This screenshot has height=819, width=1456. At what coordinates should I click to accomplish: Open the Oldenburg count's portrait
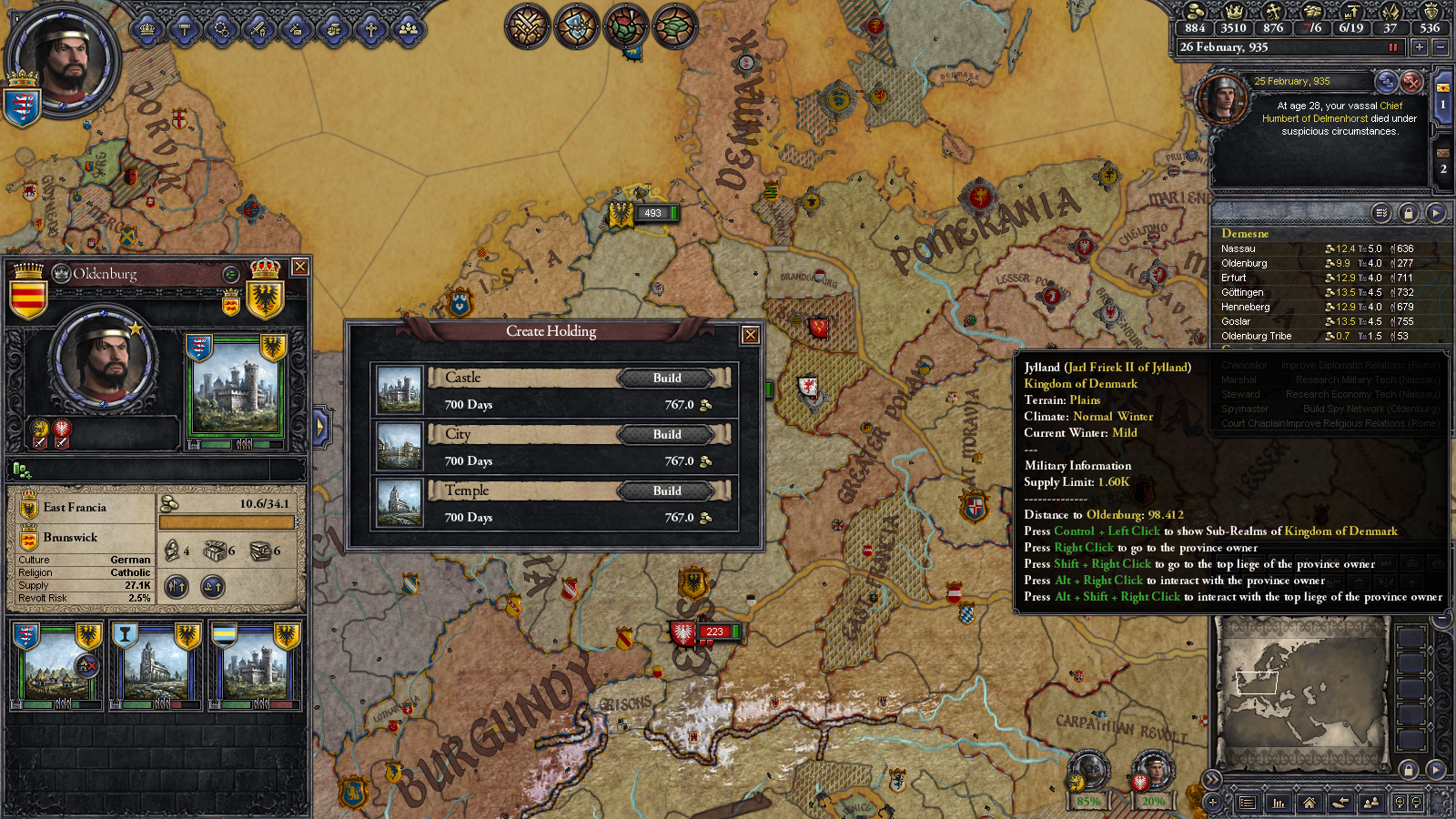(102, 358)
